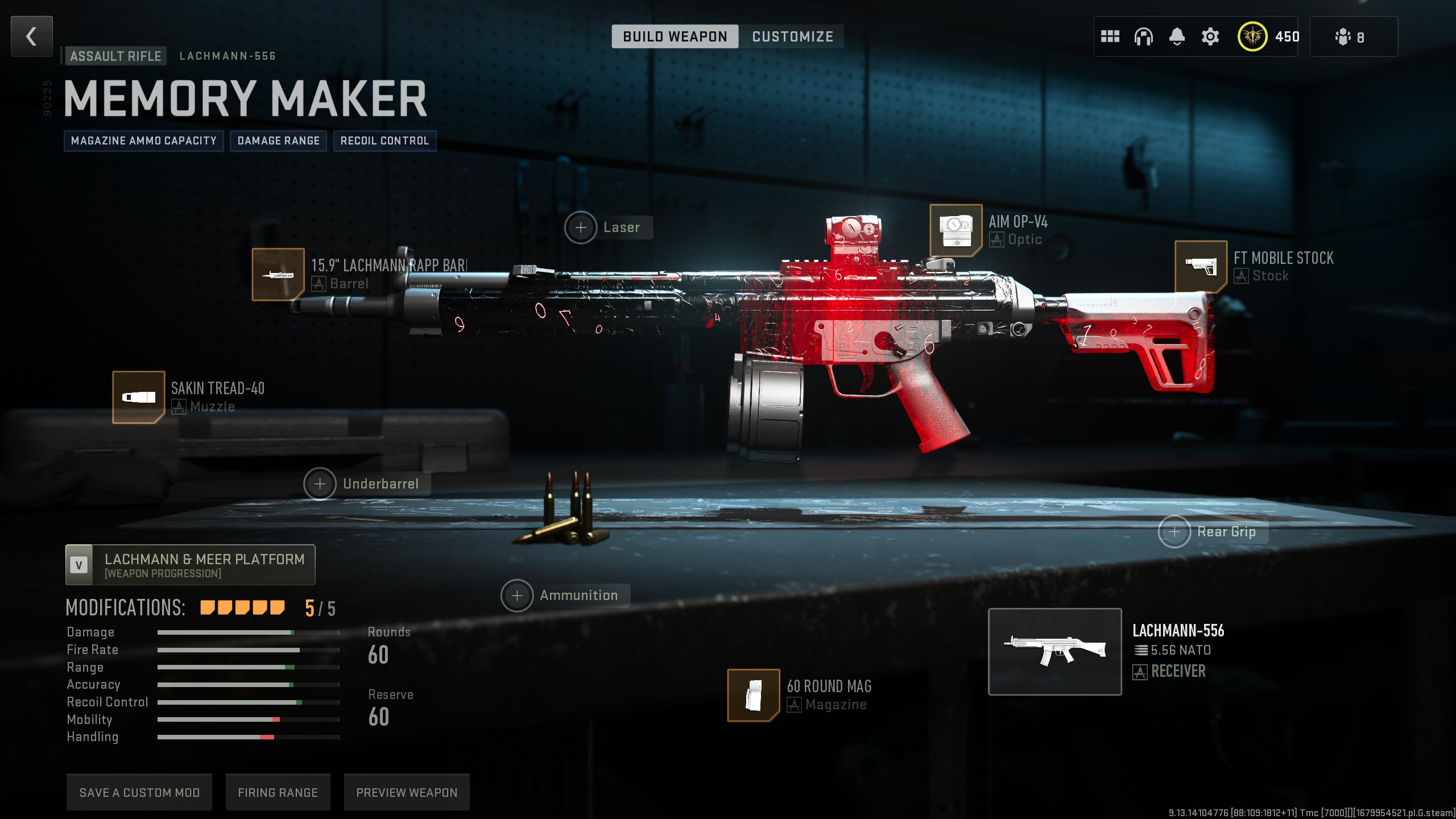The image size is (1456, 819).
Task: Open the headset voice channel icon
Action: 1143,36
